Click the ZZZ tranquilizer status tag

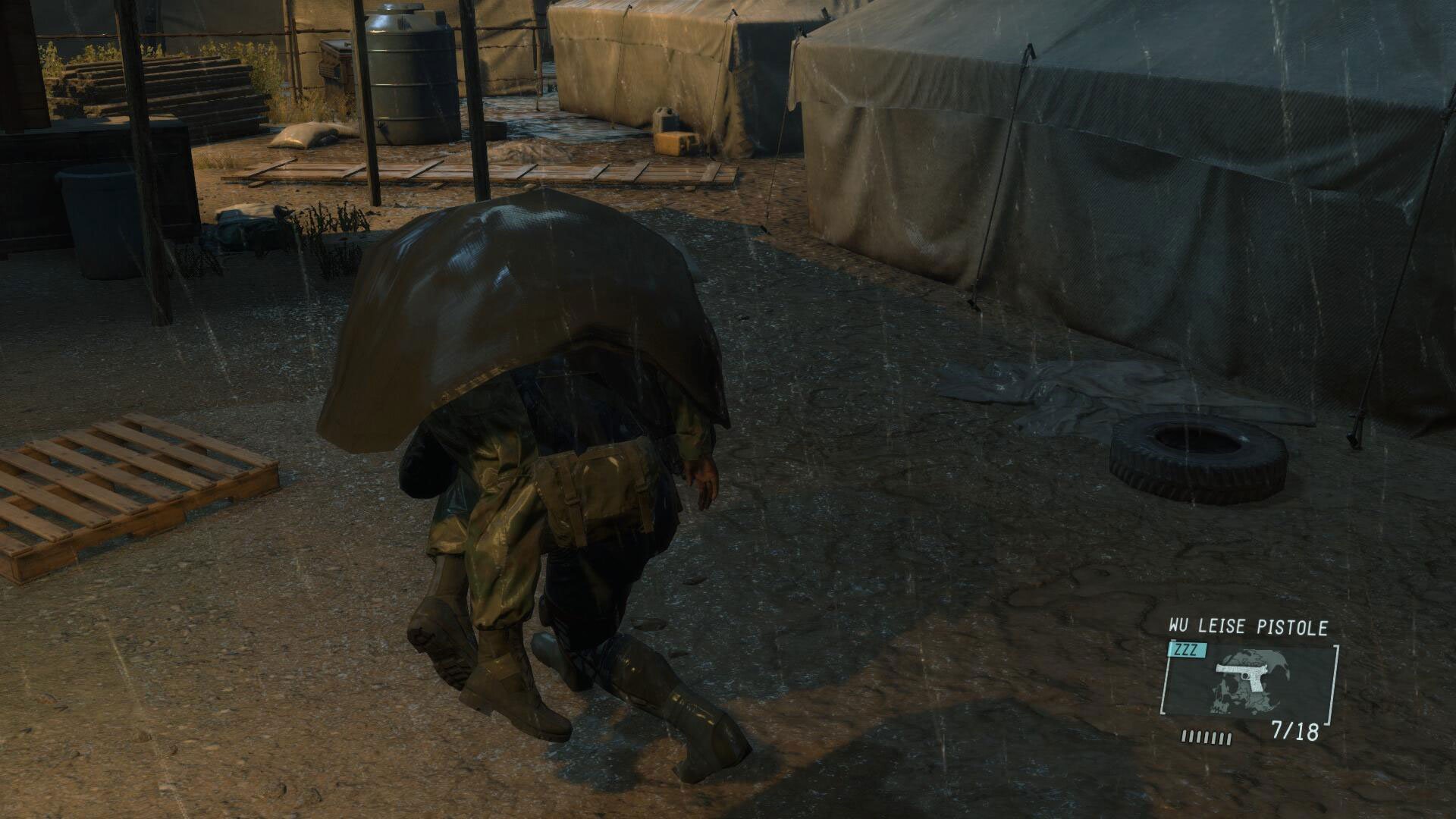[1187, 650]
